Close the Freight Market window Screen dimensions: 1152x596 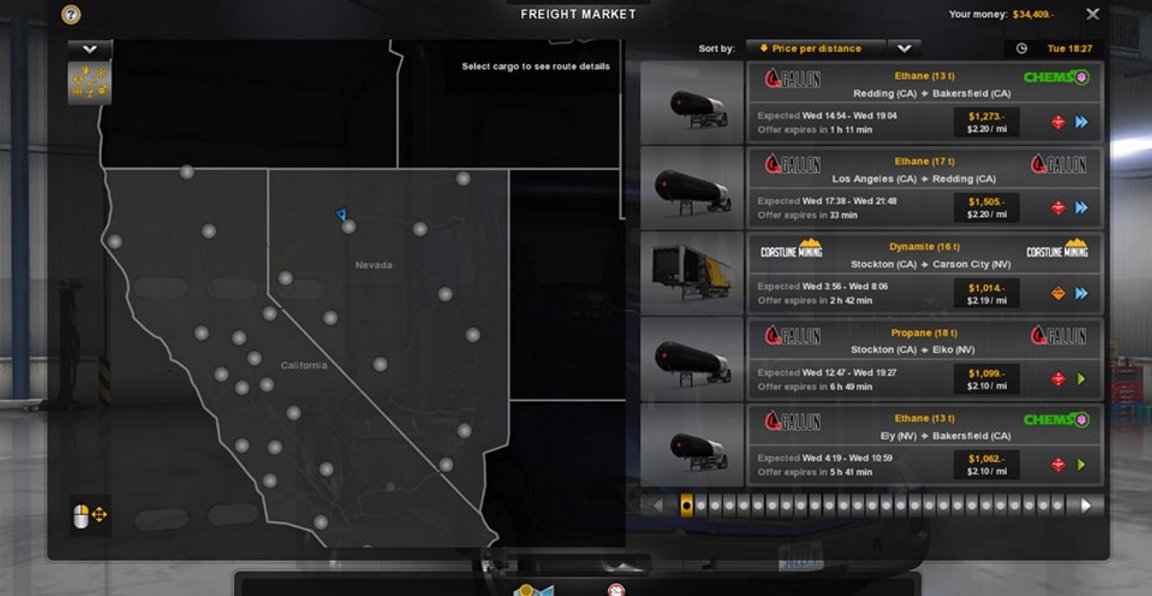pyautogui.click(x=1092, y=14)
